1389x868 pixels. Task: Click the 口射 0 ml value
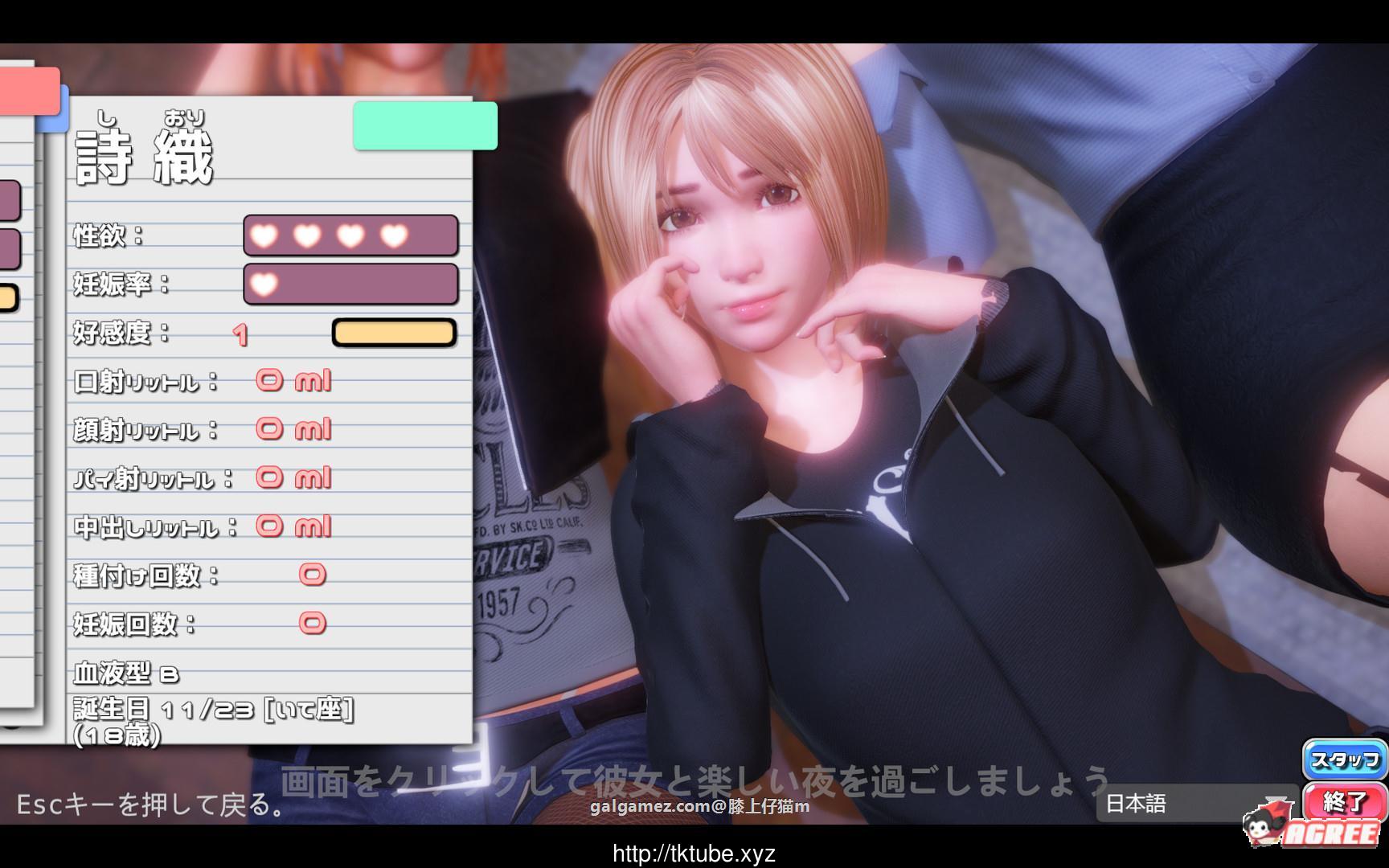point(293,381)
